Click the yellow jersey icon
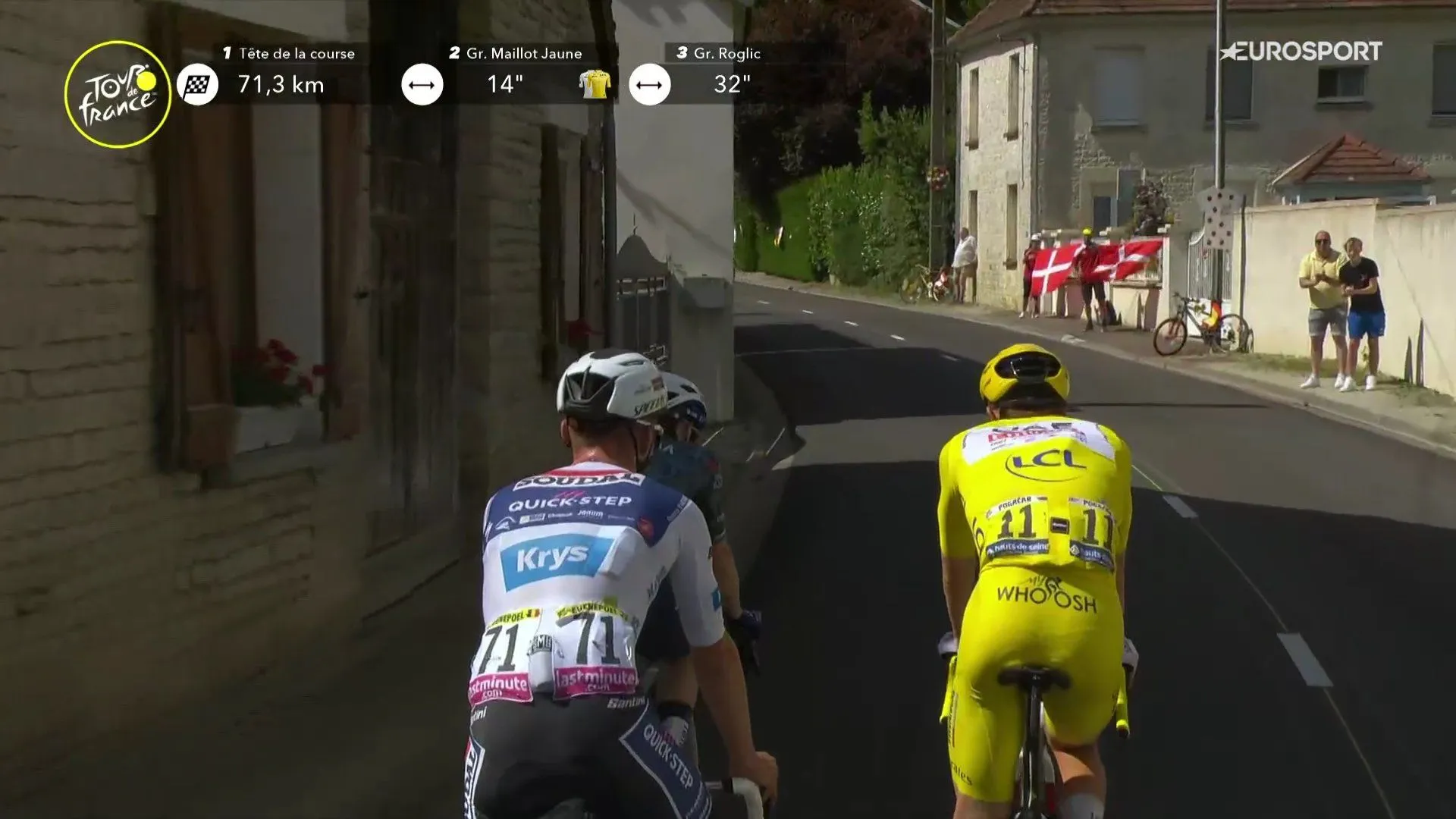 tap(595, 84)
